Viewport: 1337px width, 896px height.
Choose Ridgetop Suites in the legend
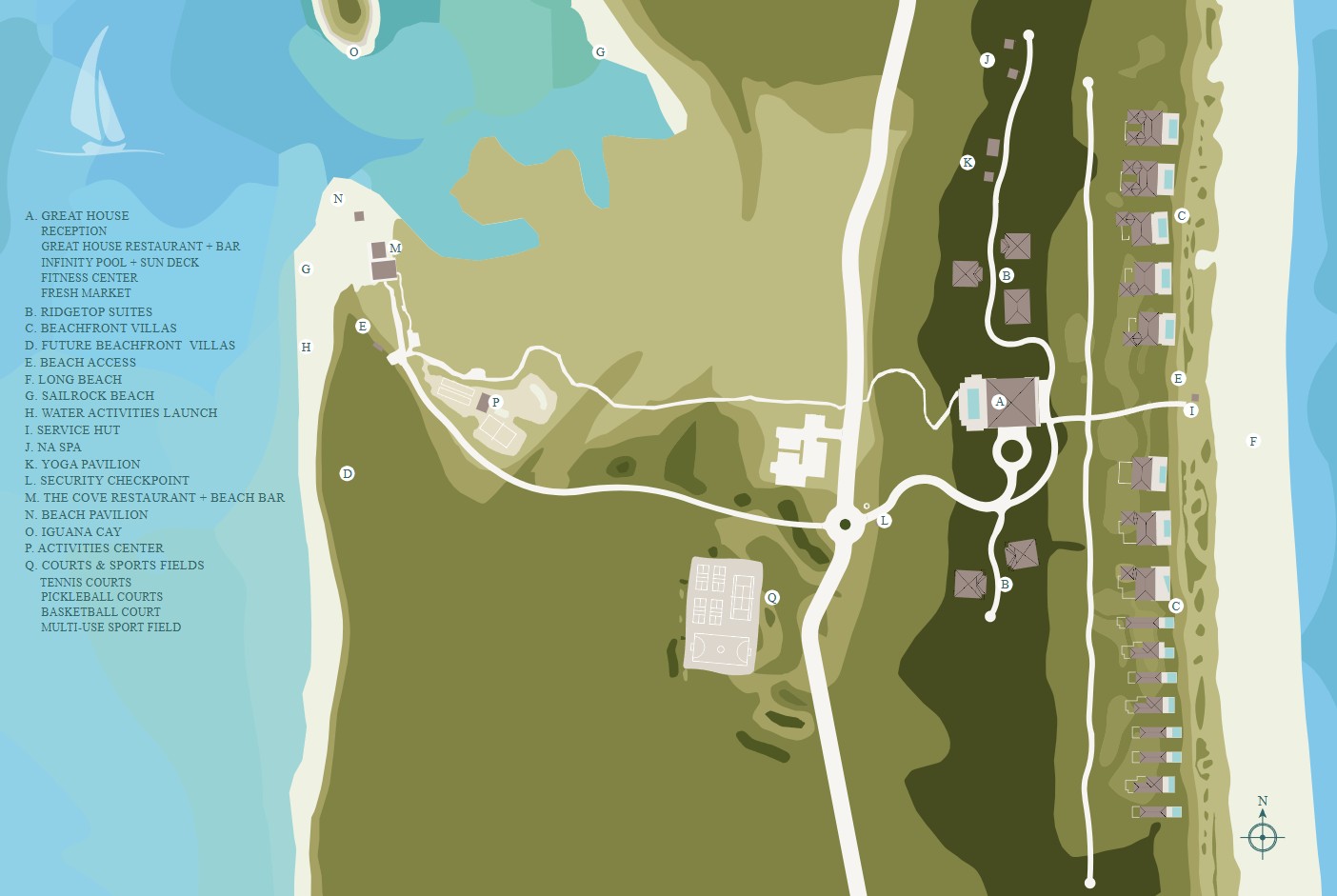tap(89, 312)
